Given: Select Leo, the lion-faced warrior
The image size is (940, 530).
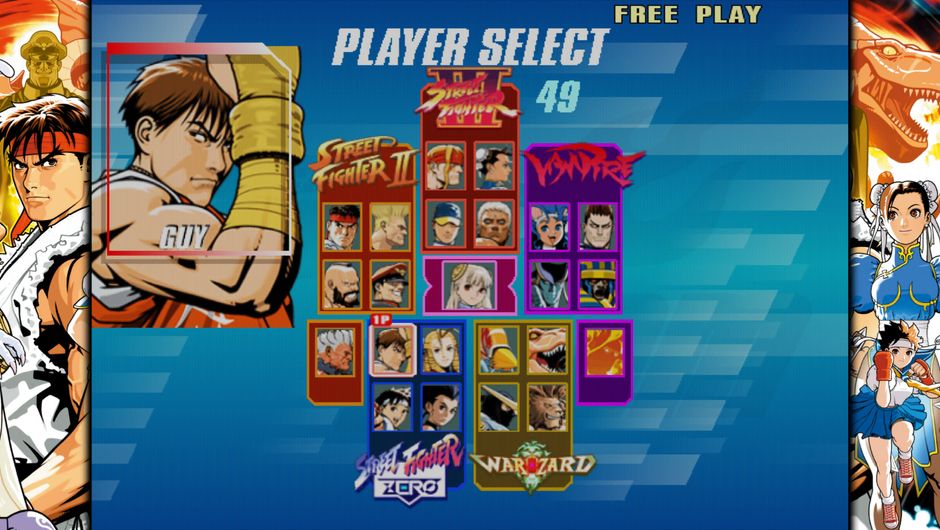Looking at the screenshot, I should [x=547, y=406].
